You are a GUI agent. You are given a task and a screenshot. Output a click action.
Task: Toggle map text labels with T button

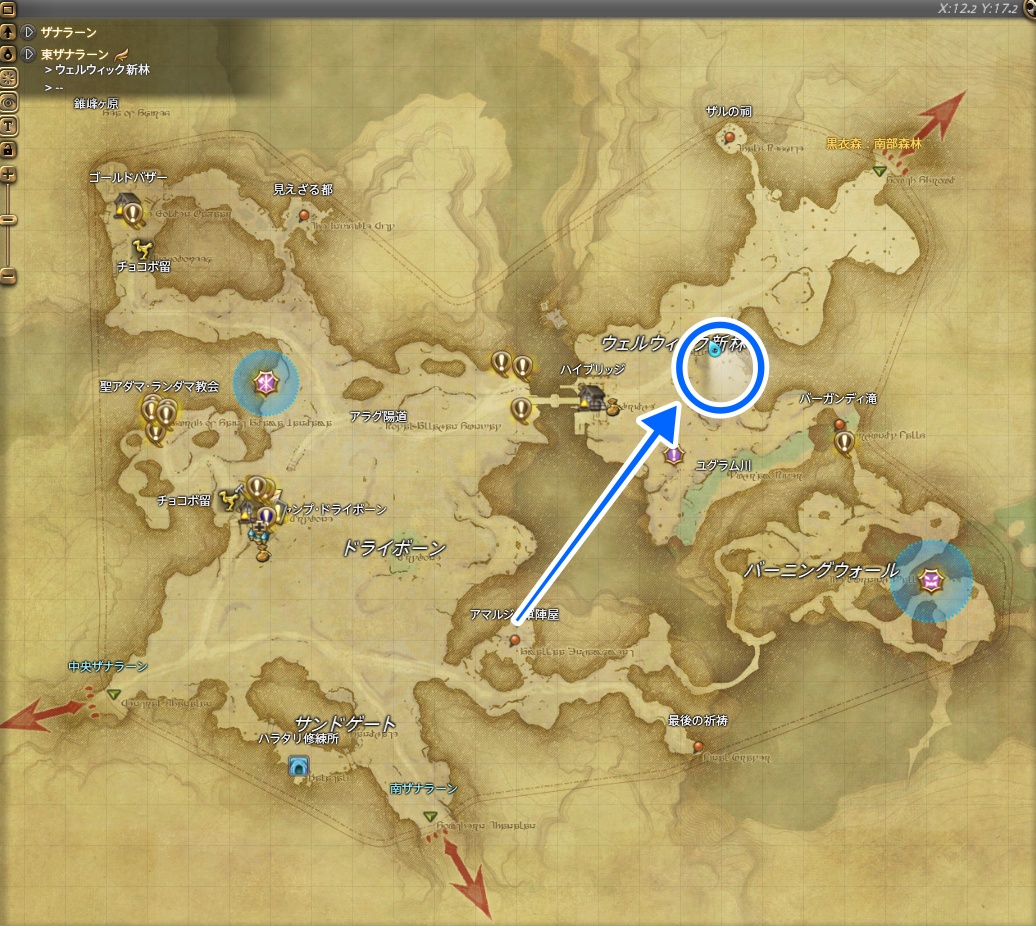(x=8, y=125)
